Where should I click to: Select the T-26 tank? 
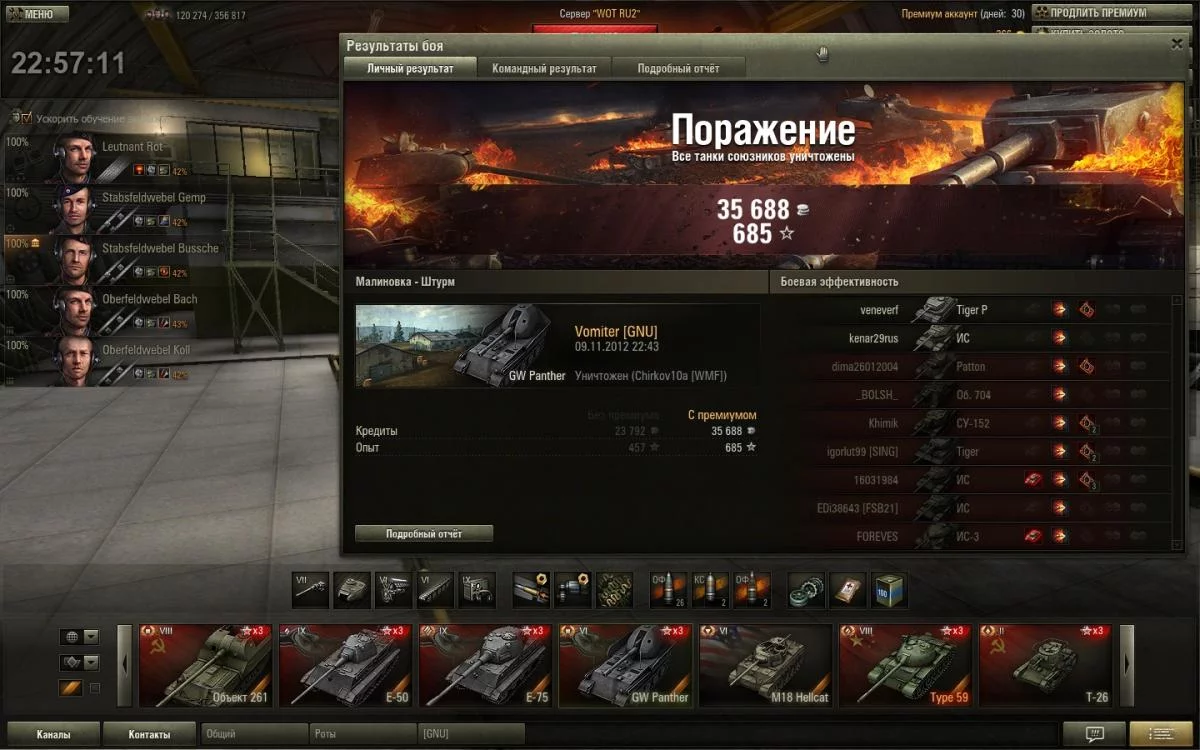click(1045, 665)
